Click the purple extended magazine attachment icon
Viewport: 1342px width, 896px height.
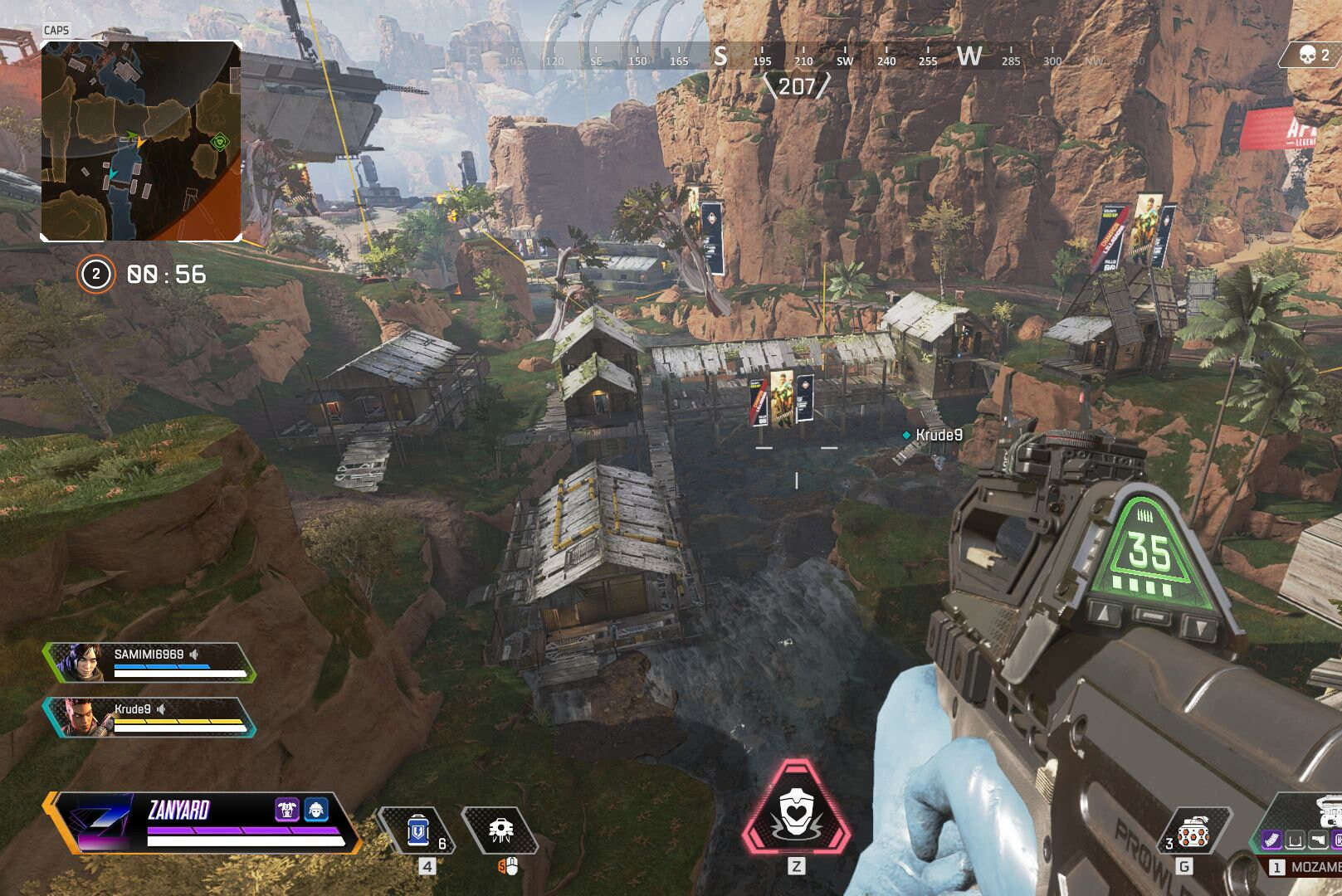point(1338,840)
